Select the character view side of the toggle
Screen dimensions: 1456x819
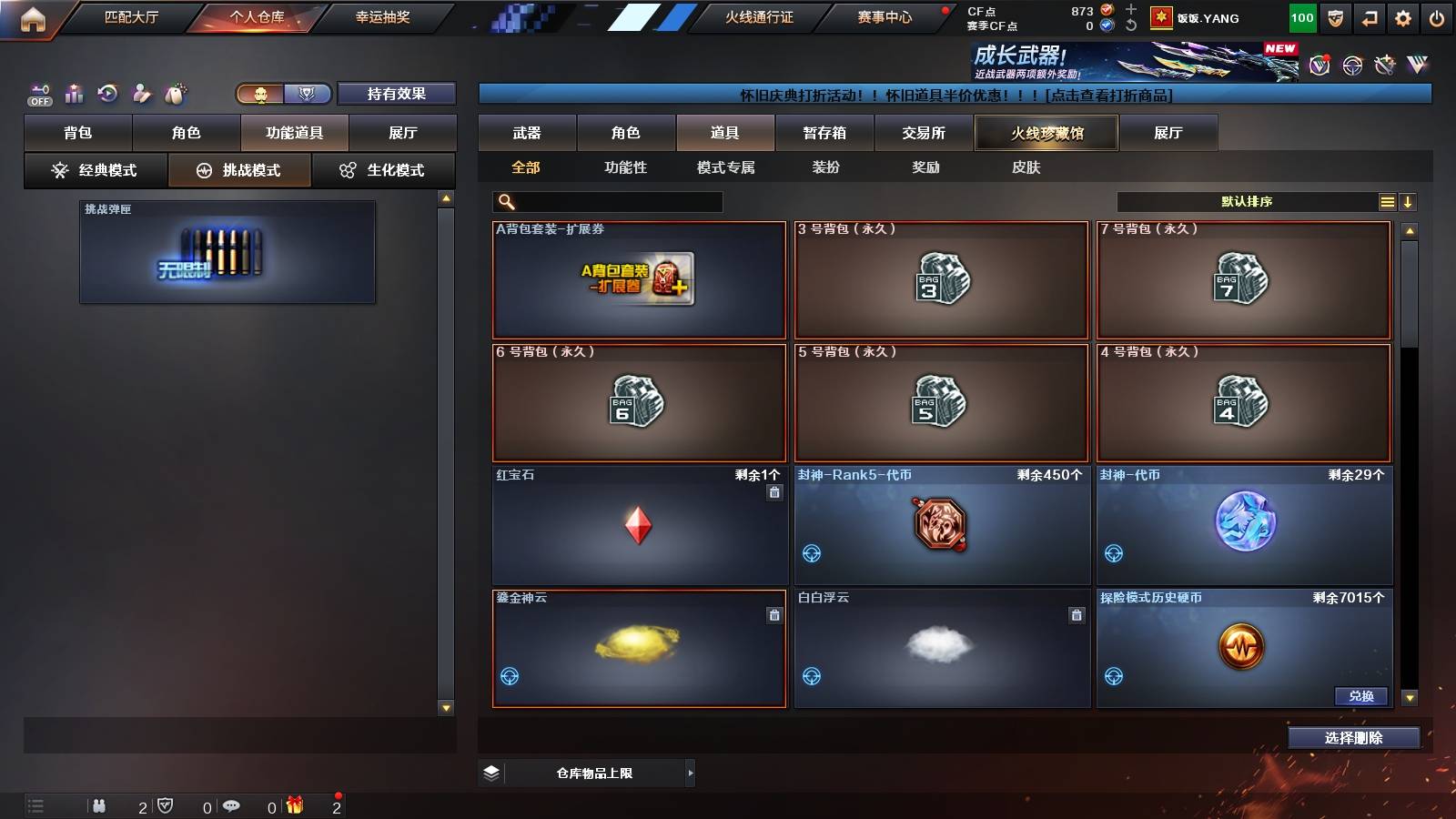click(260, 94)
